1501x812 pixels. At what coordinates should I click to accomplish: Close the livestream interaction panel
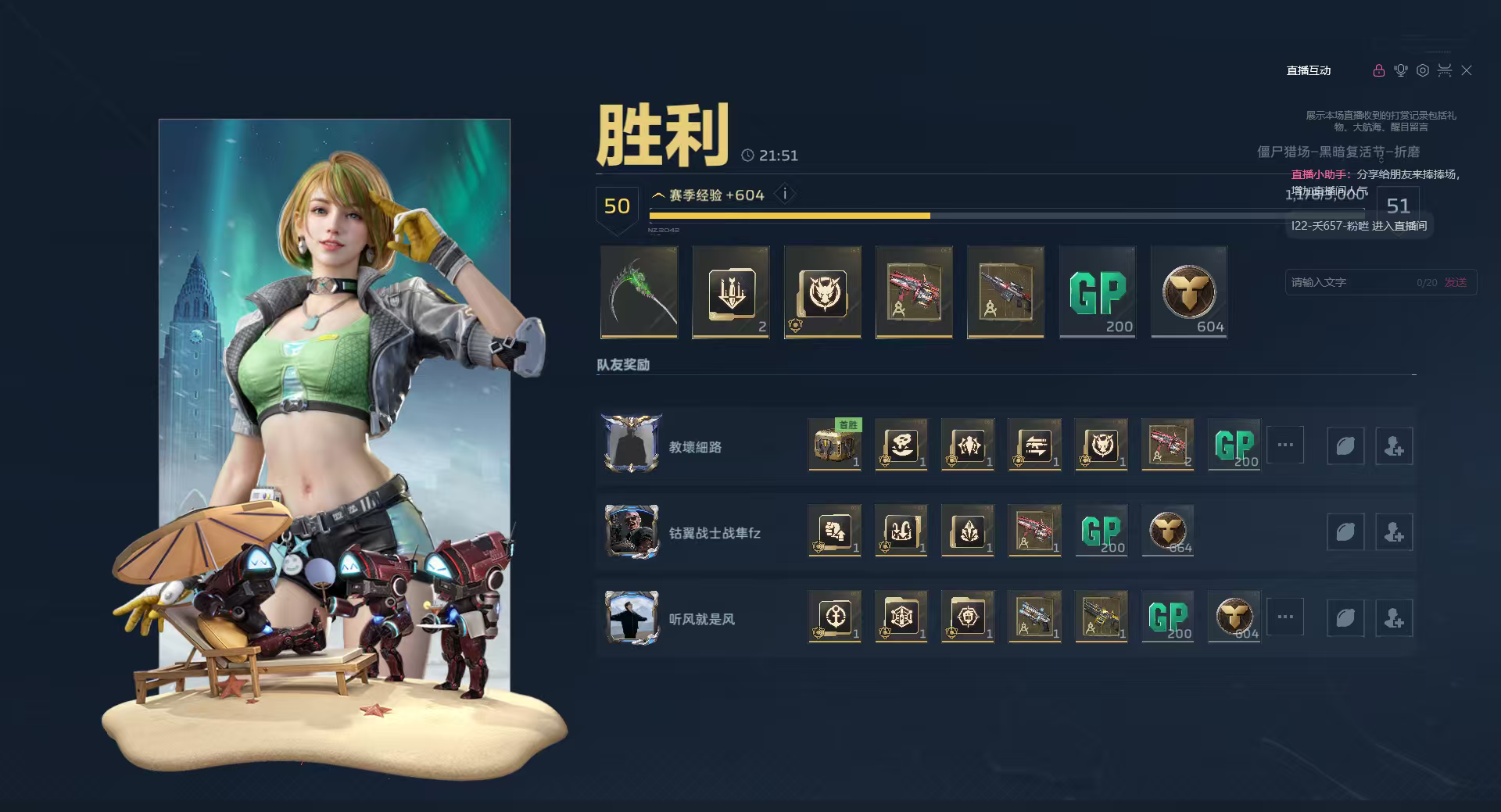click(x=1467, y=70)
